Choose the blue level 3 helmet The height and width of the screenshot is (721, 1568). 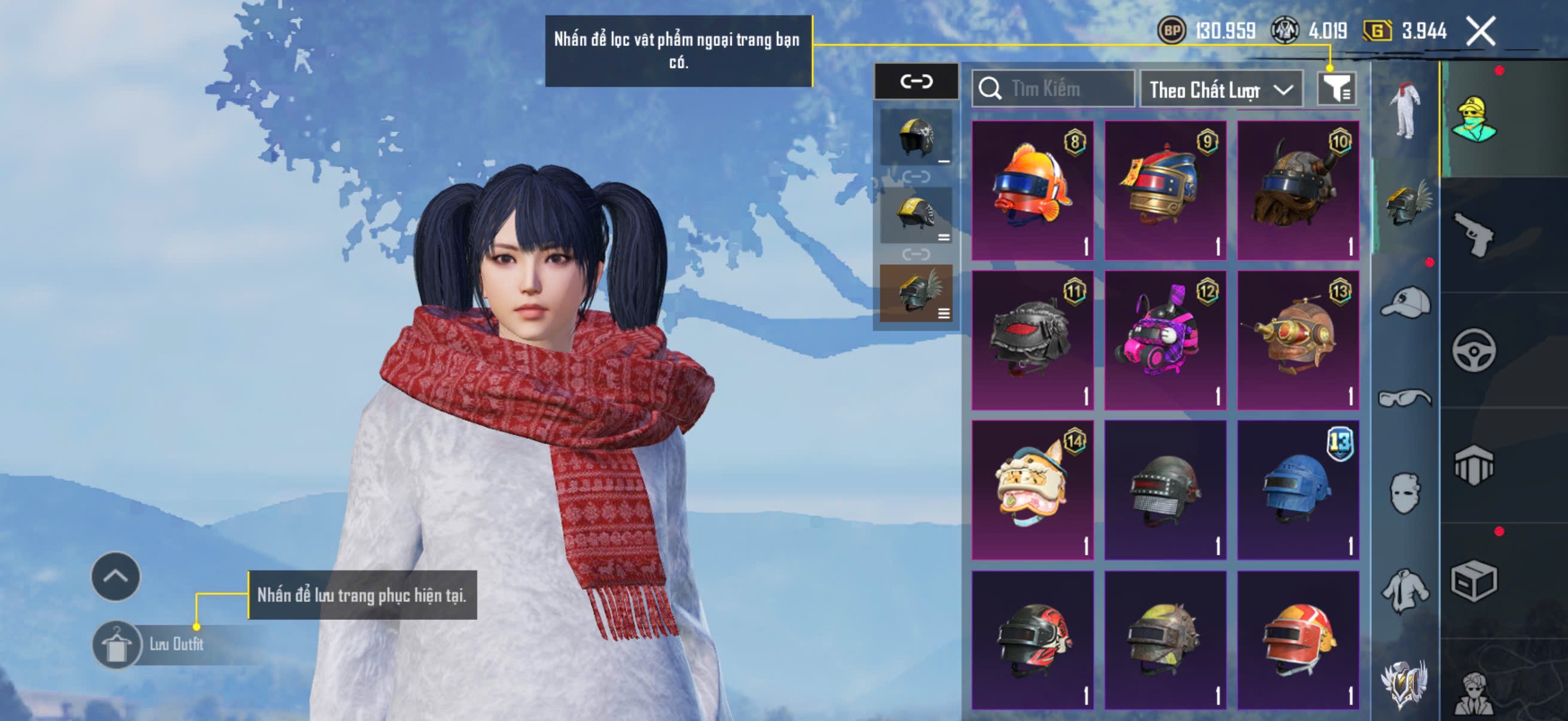[1298, 490]
